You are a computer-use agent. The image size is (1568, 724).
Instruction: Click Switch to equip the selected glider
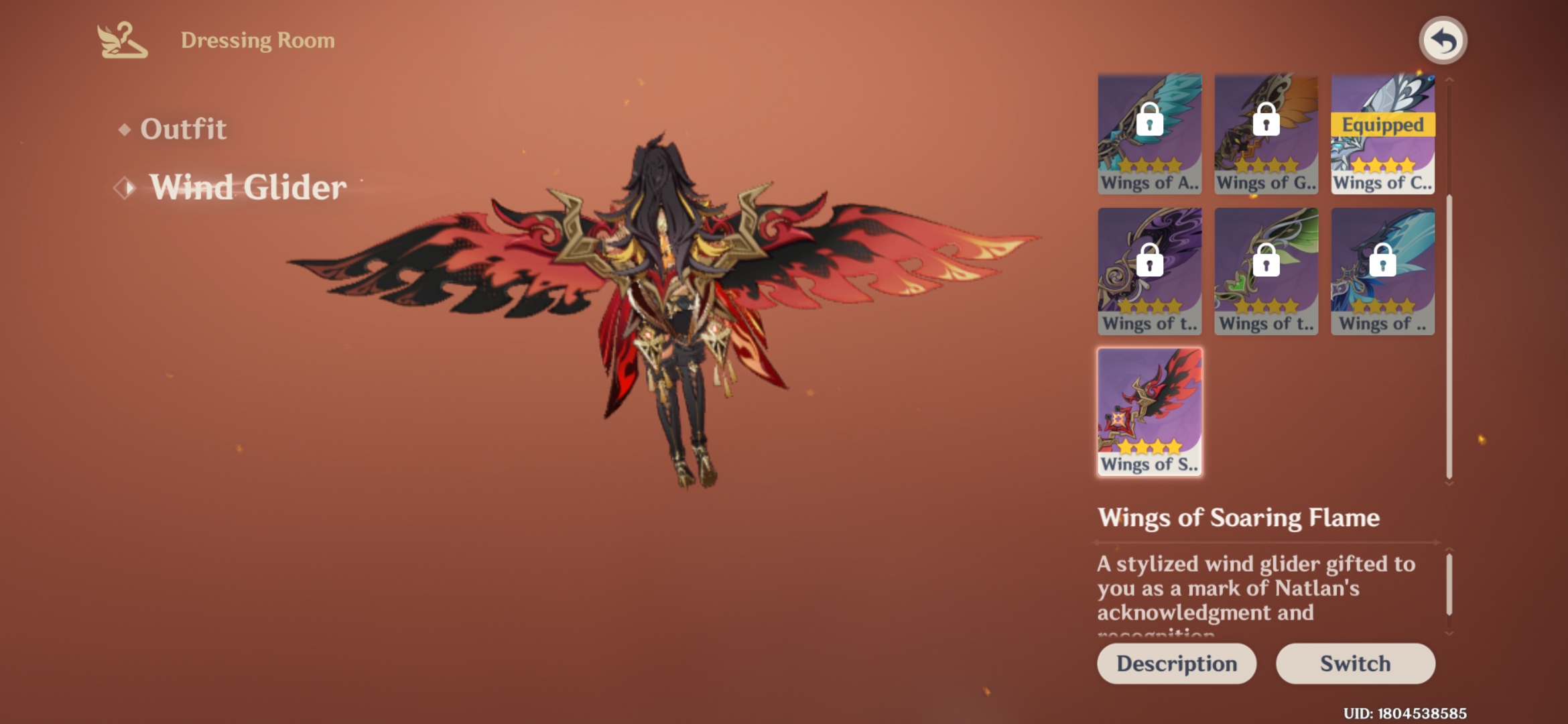pyautogui.click(x=1355, y=664)
